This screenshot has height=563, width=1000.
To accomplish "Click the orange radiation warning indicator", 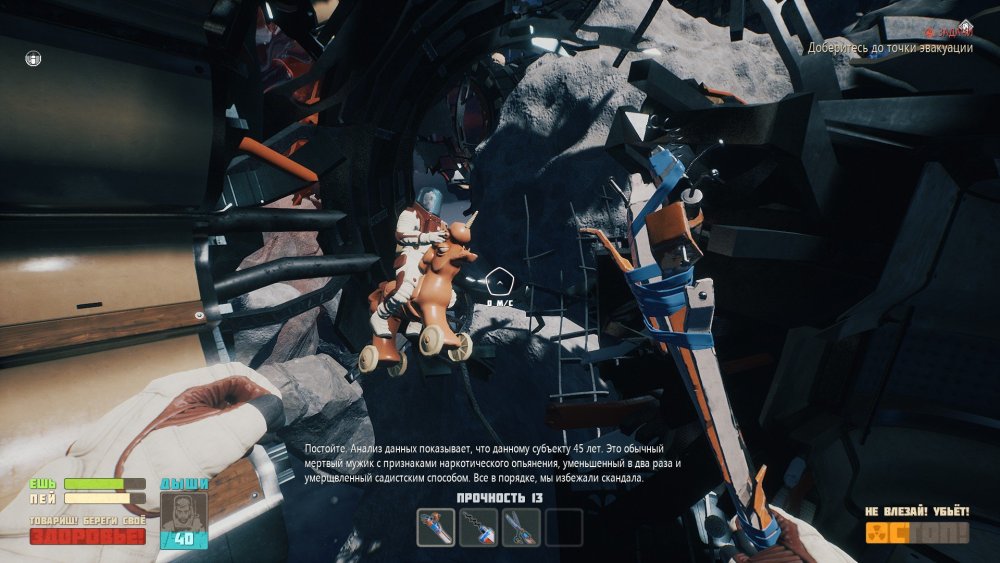I will tap(917, 533).
